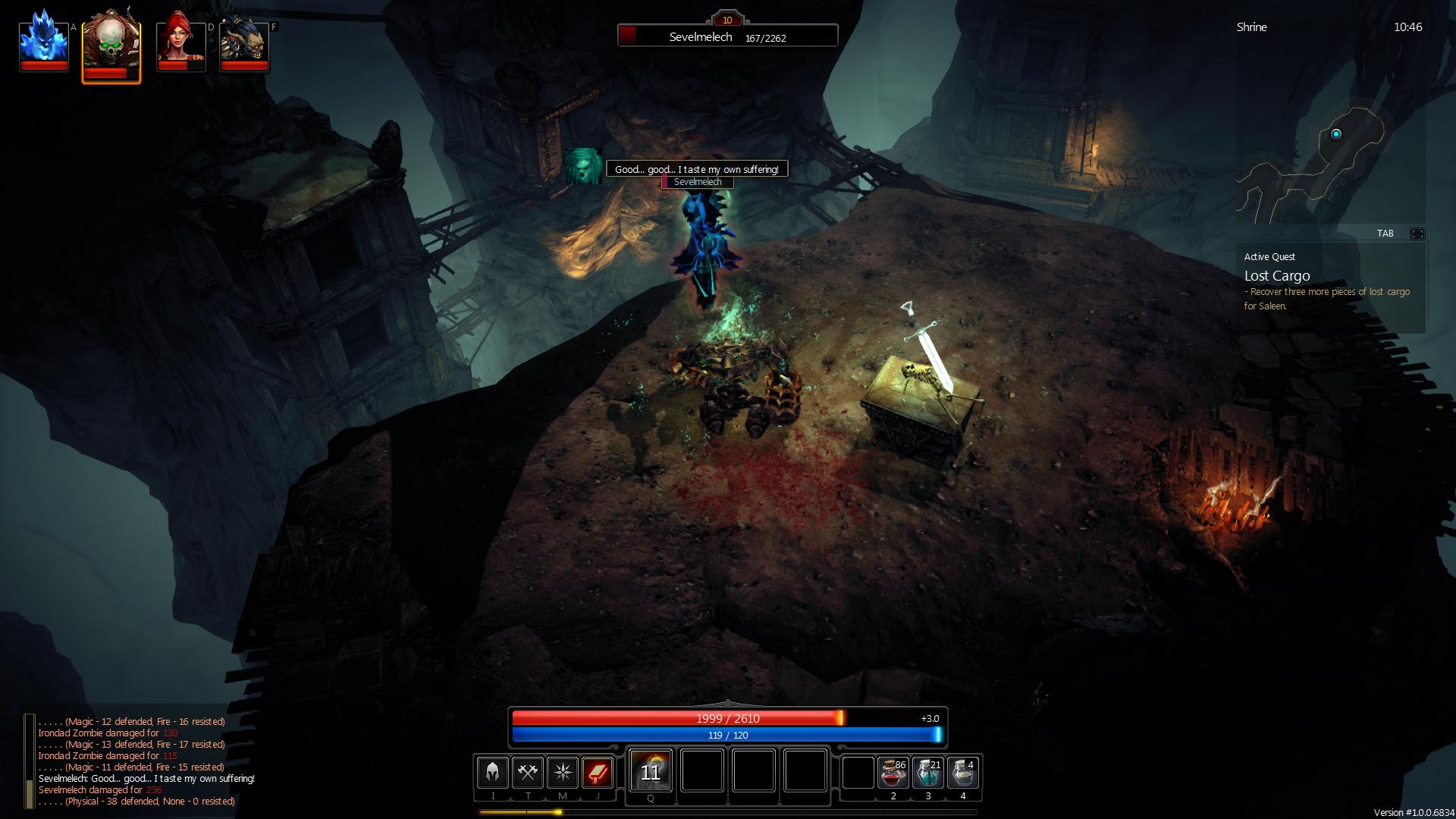Viewport: 1456px width, 819px height.
Task: Click the compass star map button
Action: (x=563, y=773)
